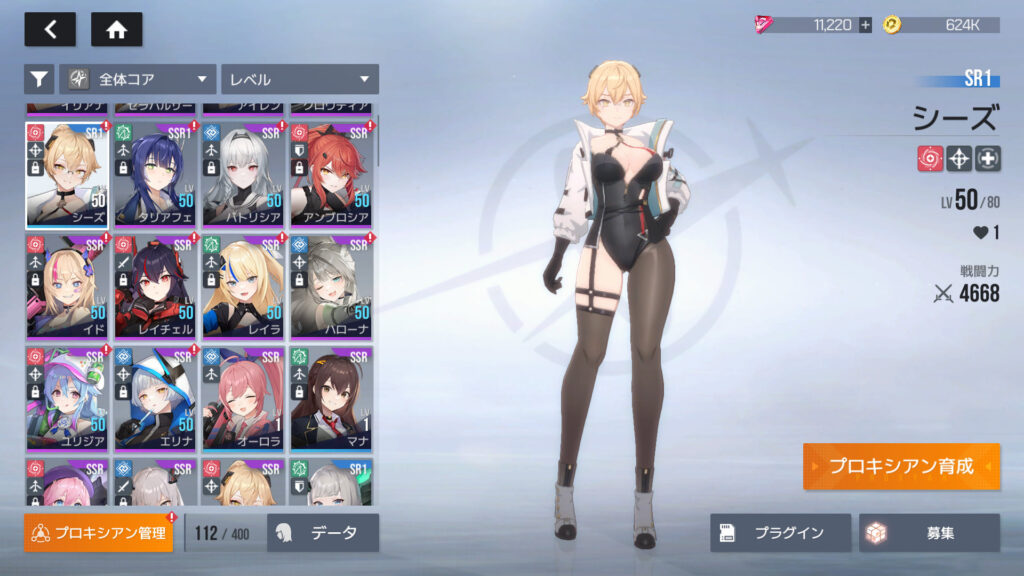Choose the レイチェル character card
Image resolution: width=1024 pixels, height=576 pixels.
point(155,286)
